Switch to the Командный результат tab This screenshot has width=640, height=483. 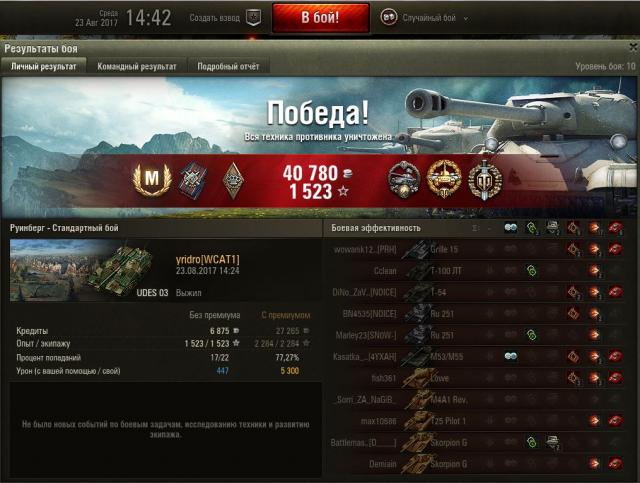point(137,67)
